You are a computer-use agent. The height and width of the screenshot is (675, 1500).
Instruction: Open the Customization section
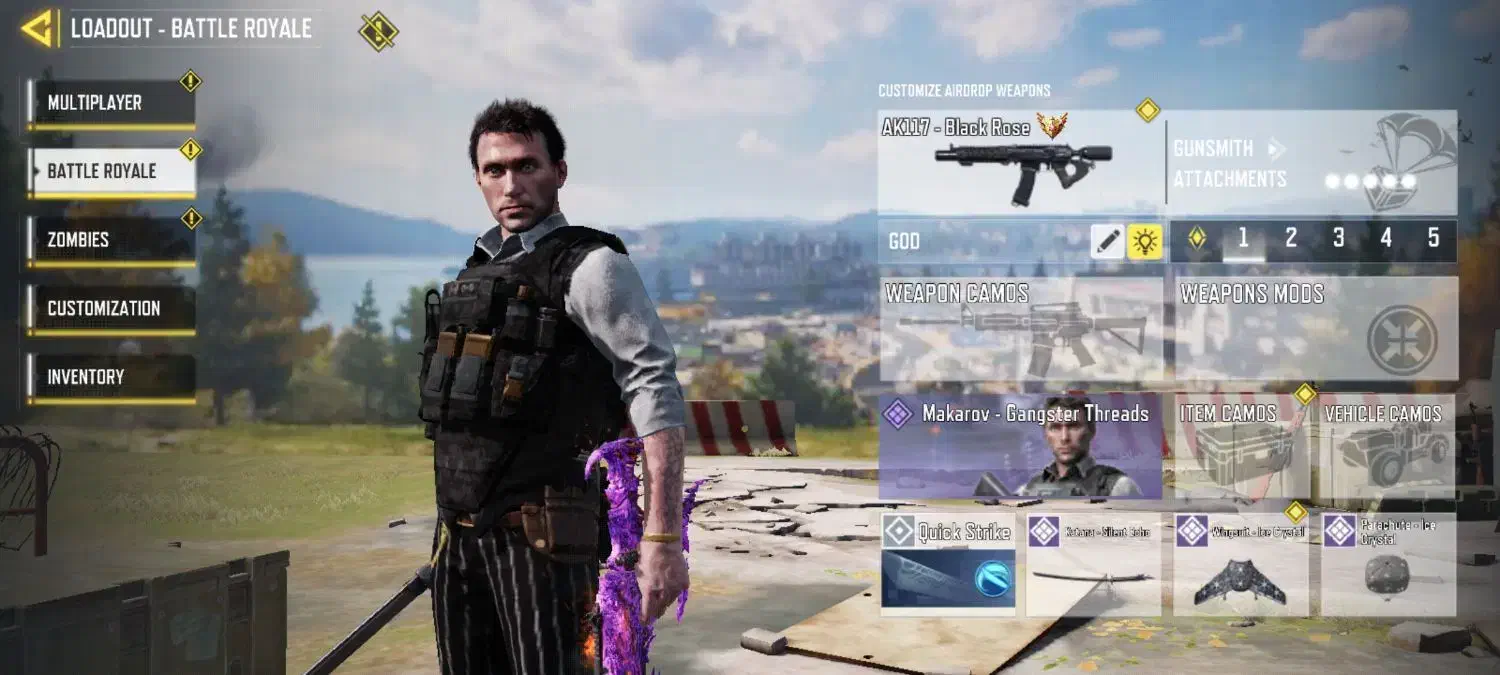pos(111,309)
